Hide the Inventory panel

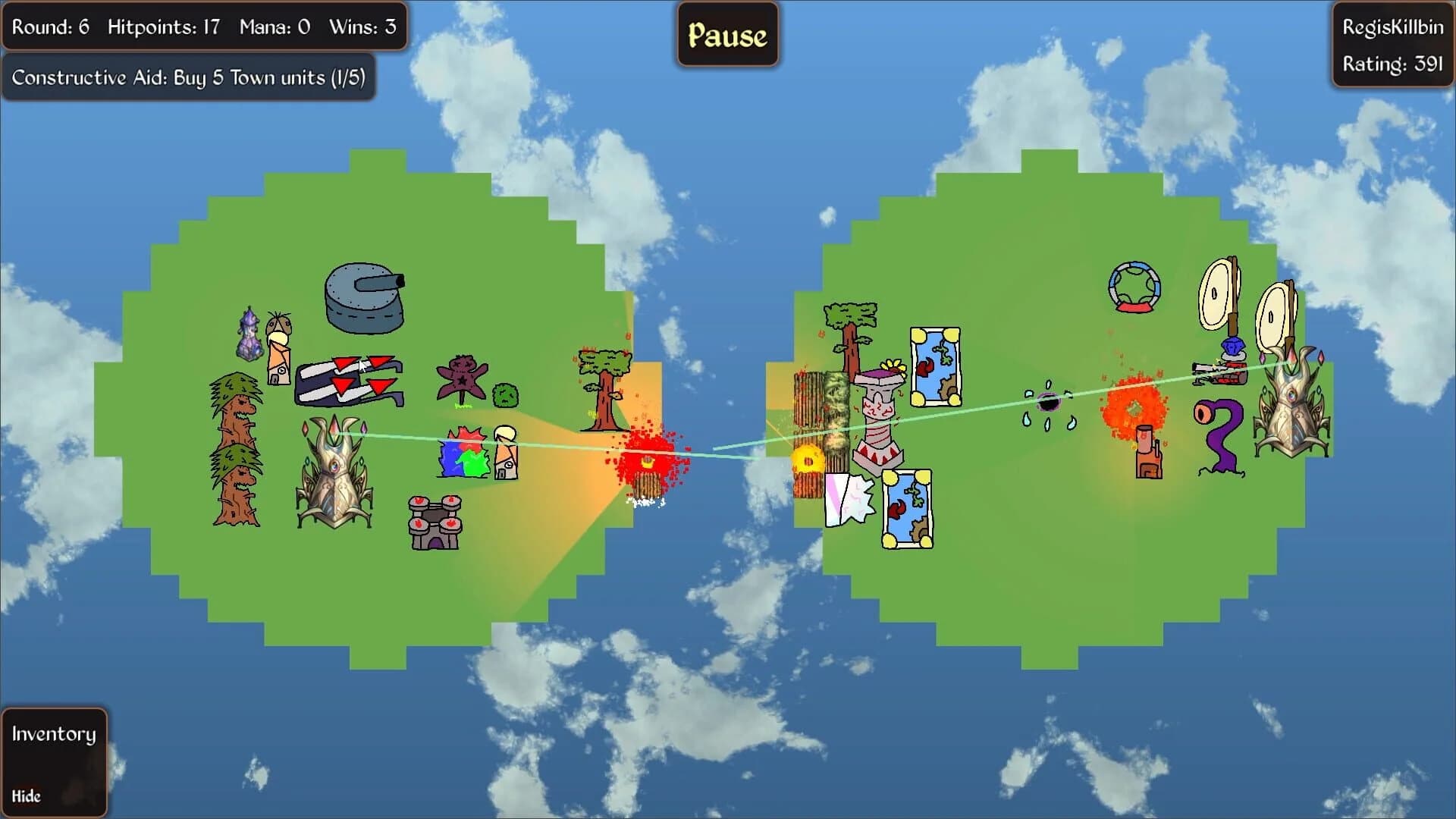point(27,796)
